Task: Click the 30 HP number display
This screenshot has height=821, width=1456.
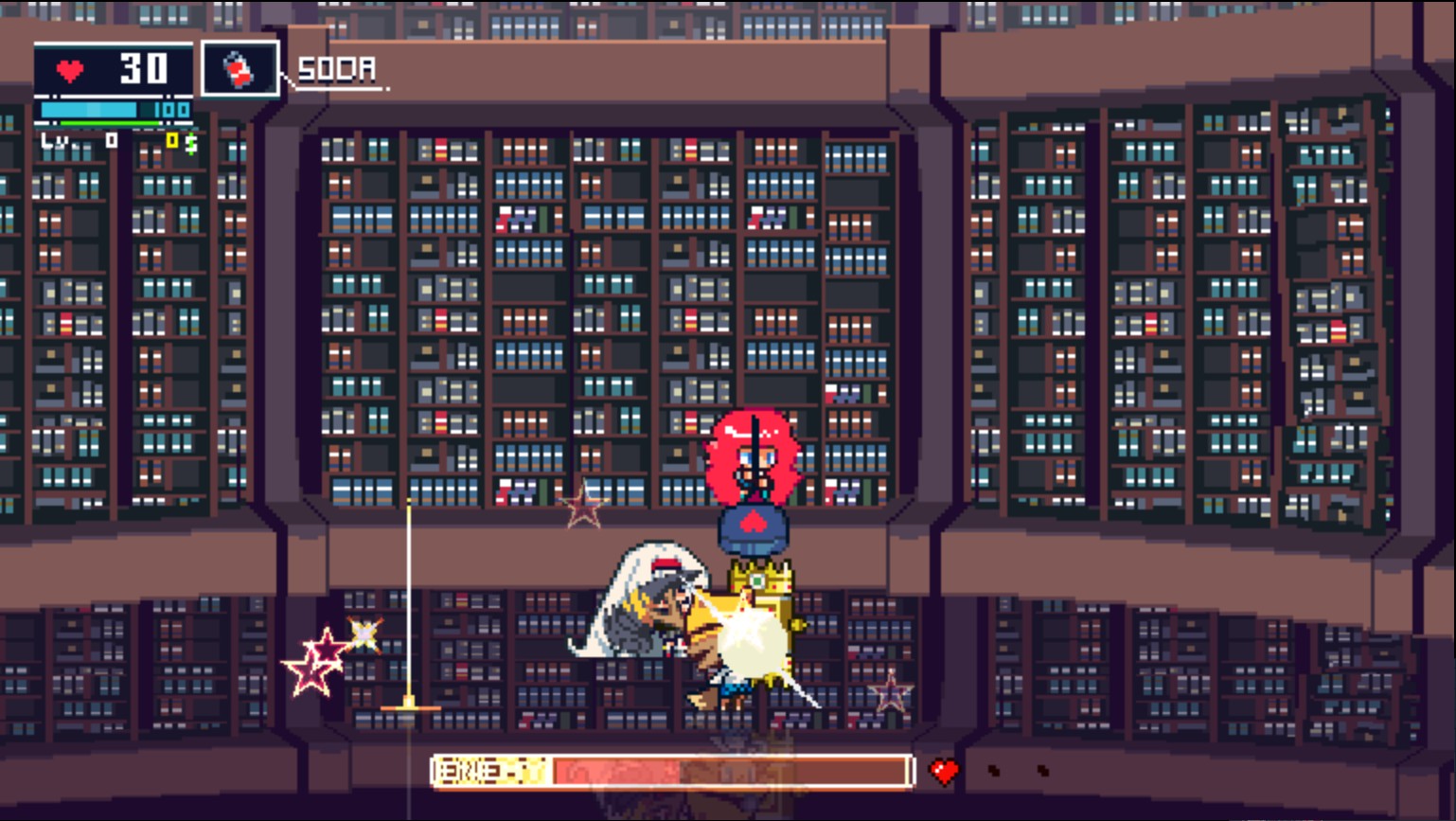Action: 142,67
